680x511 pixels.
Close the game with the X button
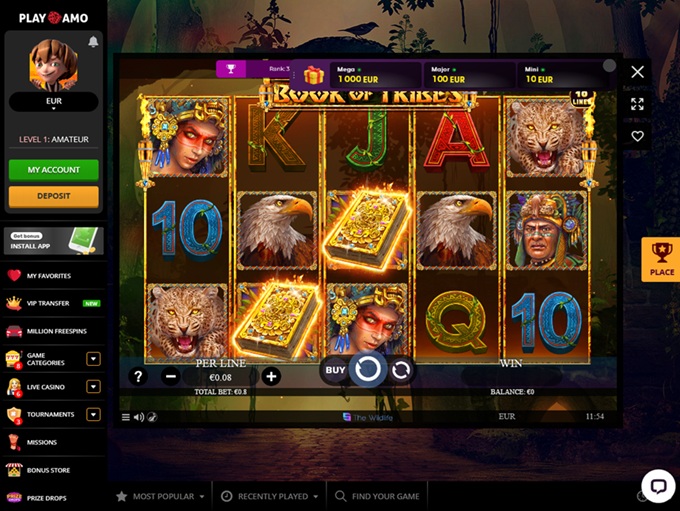point(637,72)
